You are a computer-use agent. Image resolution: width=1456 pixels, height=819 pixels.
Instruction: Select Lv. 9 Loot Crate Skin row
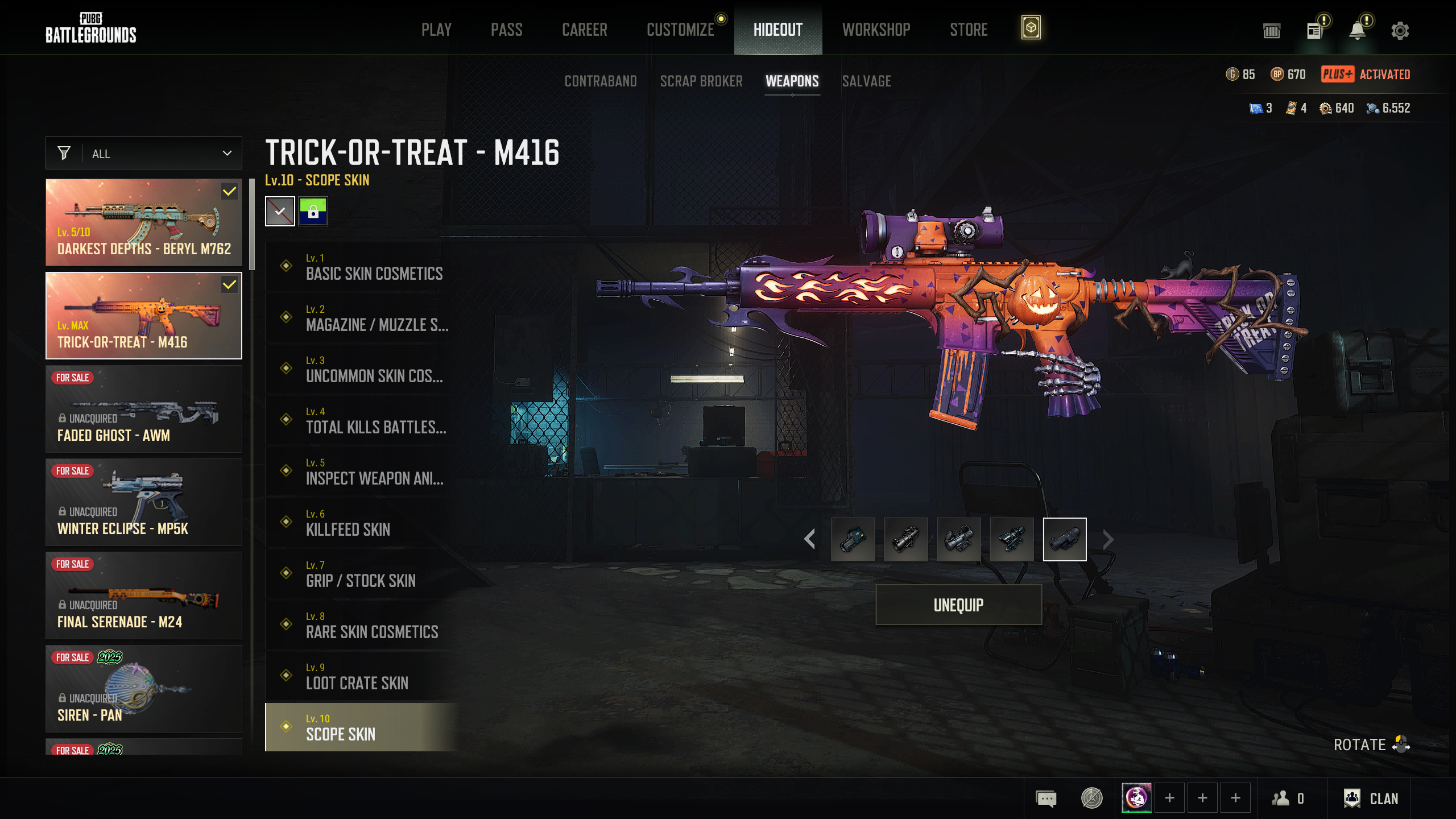tap(364, 676)
